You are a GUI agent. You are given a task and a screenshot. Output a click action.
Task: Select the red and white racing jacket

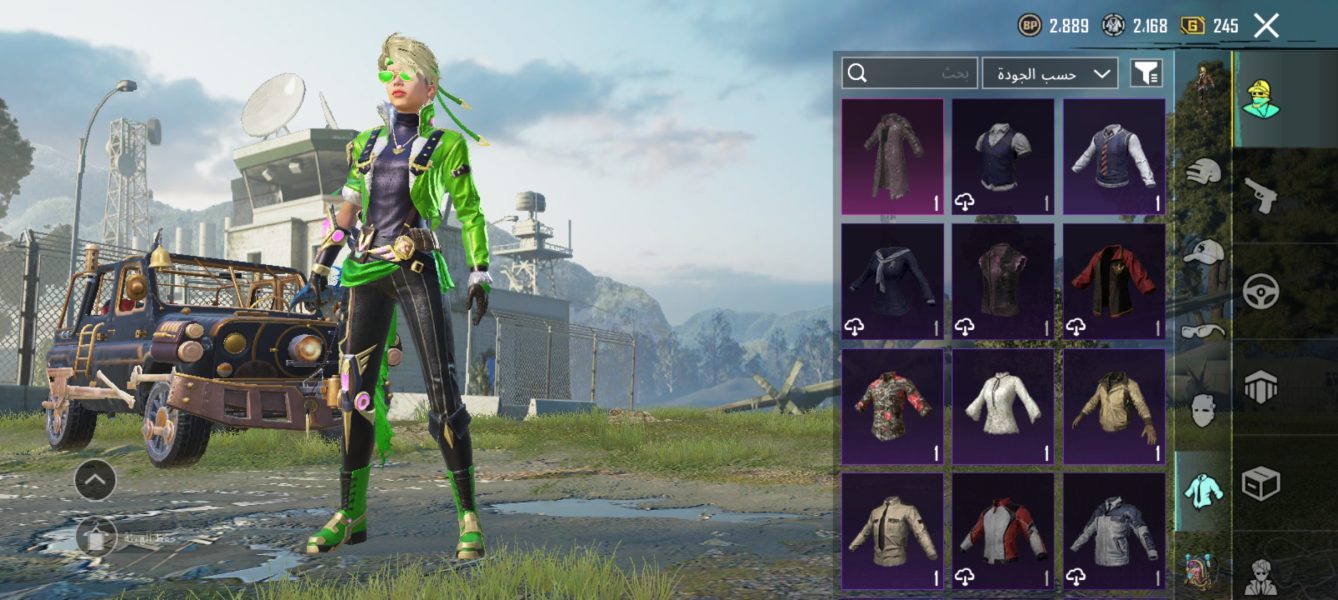(x=1003, y=530)
